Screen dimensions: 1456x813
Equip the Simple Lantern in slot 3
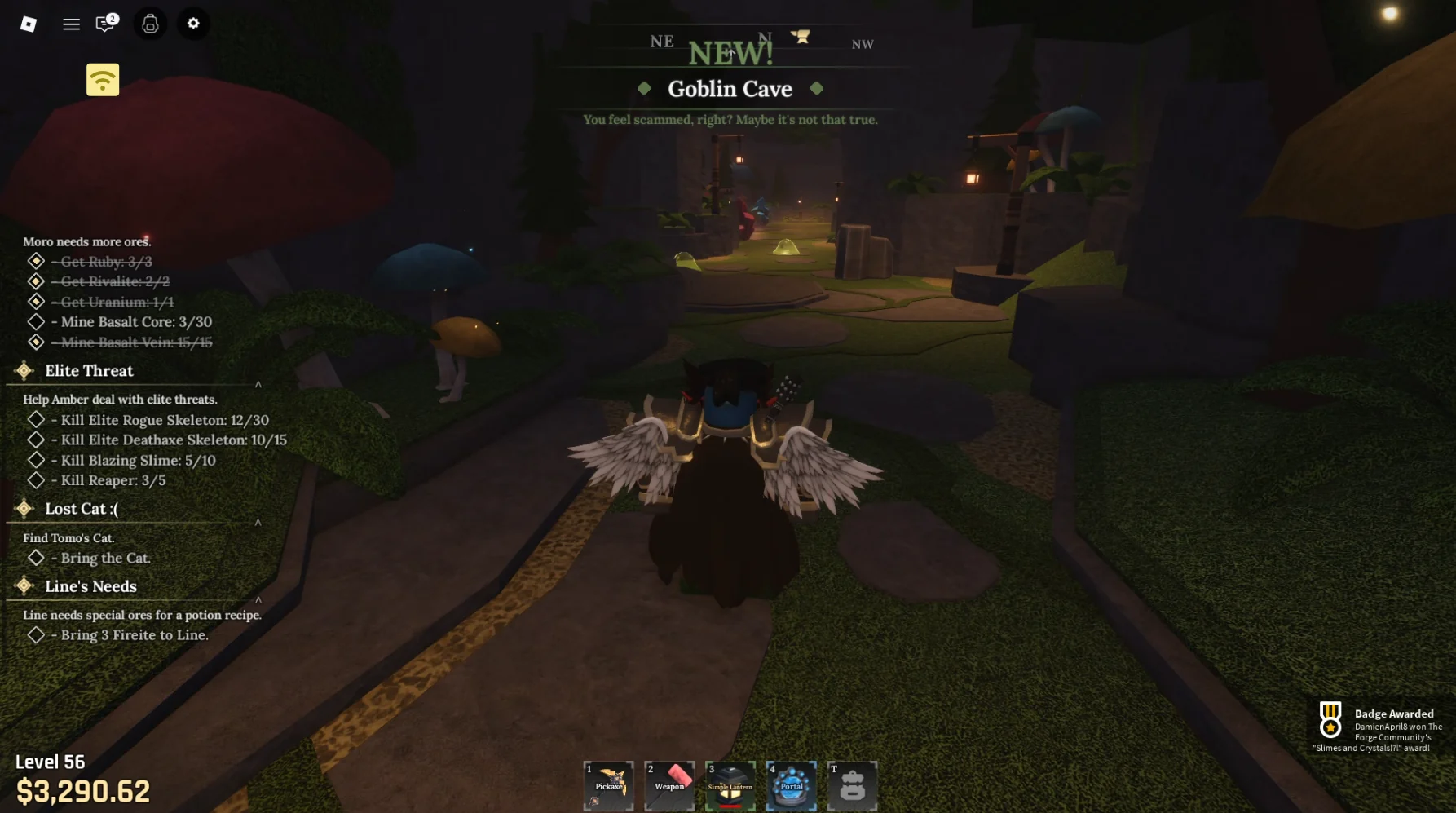tap(730, 784)
